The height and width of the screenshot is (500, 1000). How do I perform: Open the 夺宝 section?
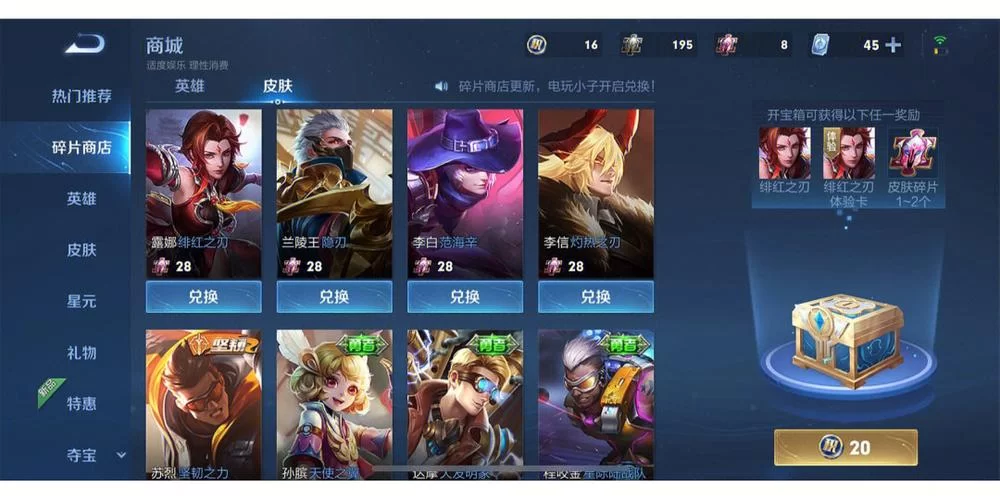tap(82, 455)
